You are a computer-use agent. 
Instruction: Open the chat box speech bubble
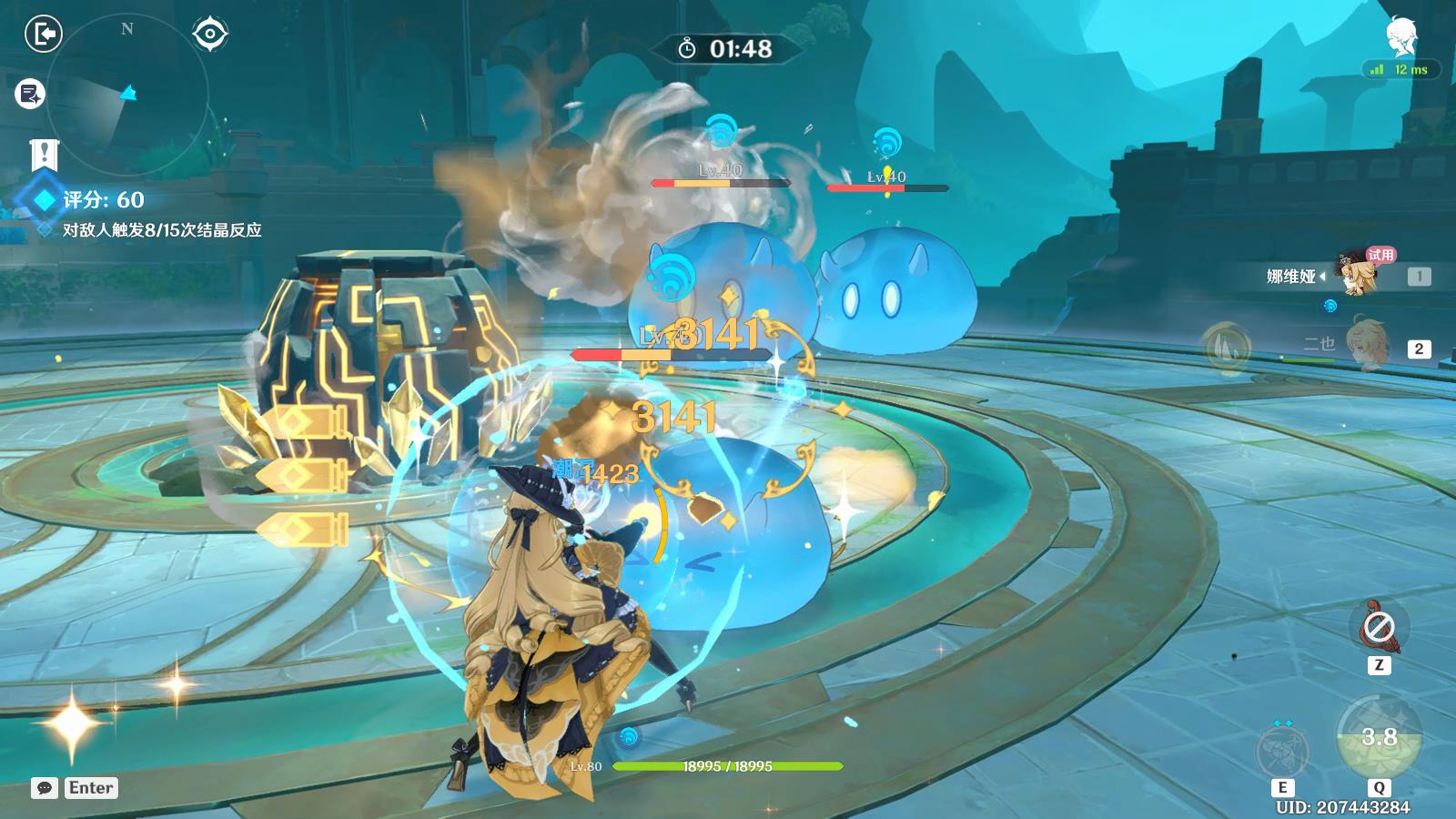pos(45,788)
